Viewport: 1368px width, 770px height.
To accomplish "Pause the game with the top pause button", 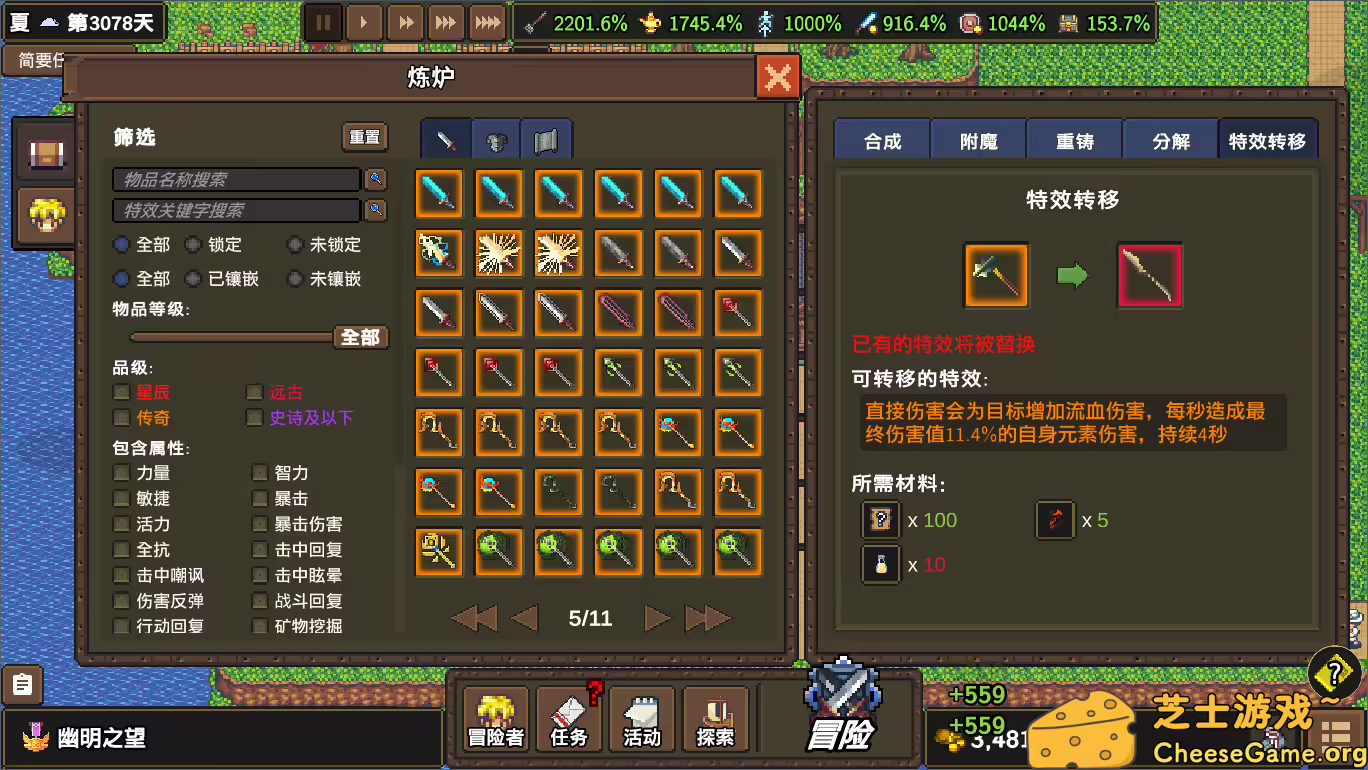I will [323, 21].
